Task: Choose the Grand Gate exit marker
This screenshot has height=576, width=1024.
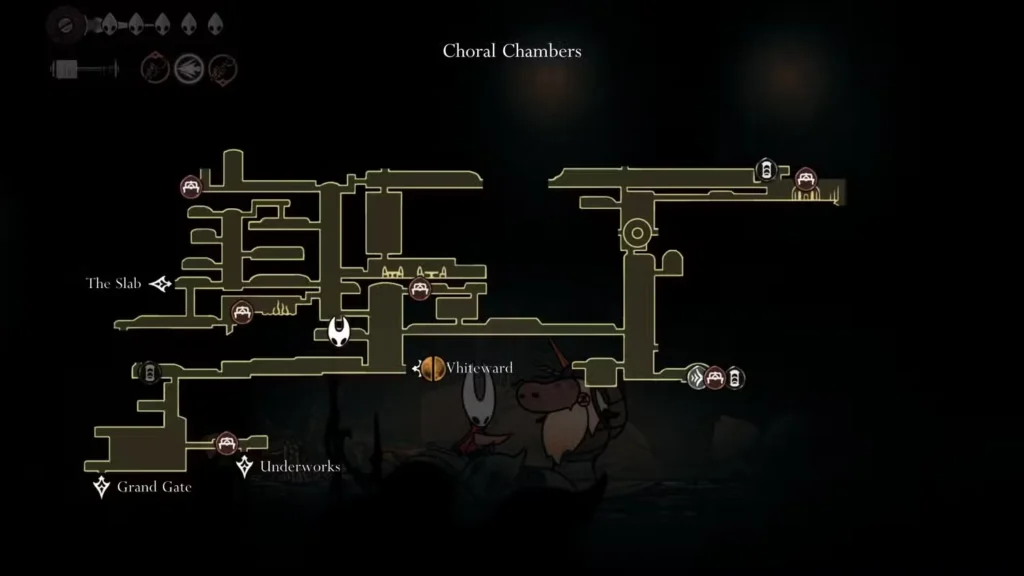Action: pos(101,487)
